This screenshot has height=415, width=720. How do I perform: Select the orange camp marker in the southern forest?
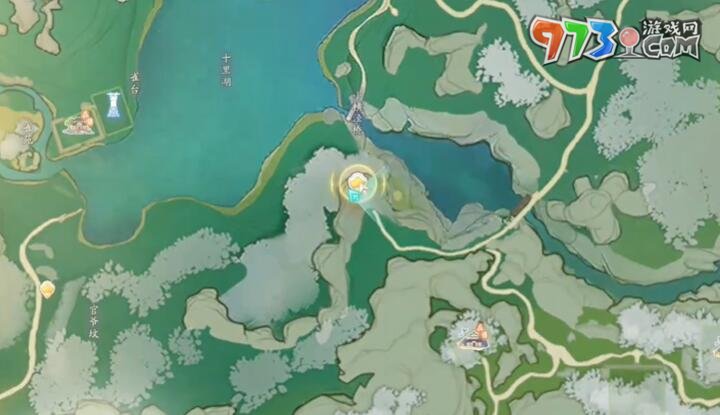(x=471, y=335)
